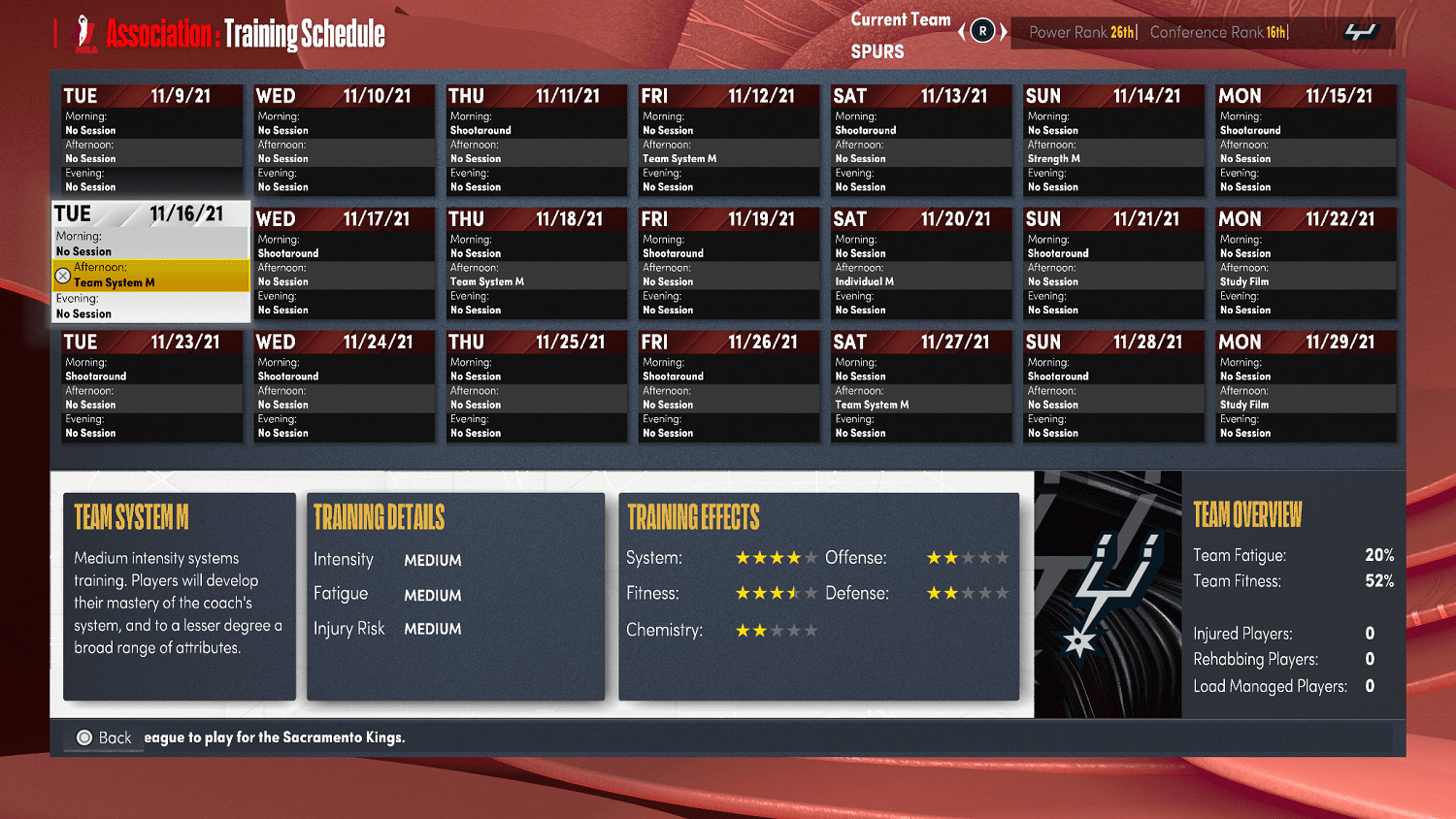Click the Chemistry star rating

(777, 630)
